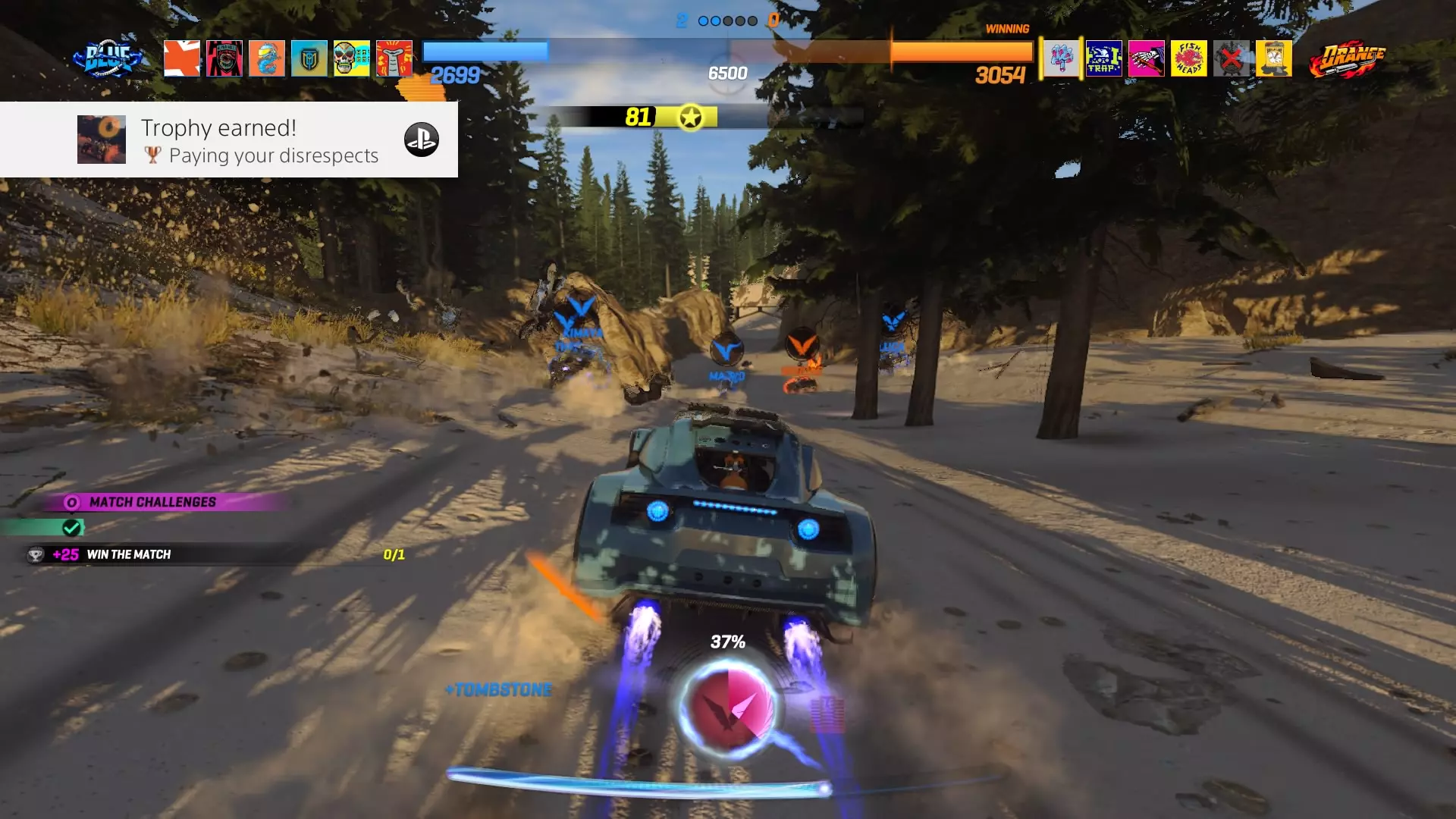Expand the Match Challenges header

[152, 502]
